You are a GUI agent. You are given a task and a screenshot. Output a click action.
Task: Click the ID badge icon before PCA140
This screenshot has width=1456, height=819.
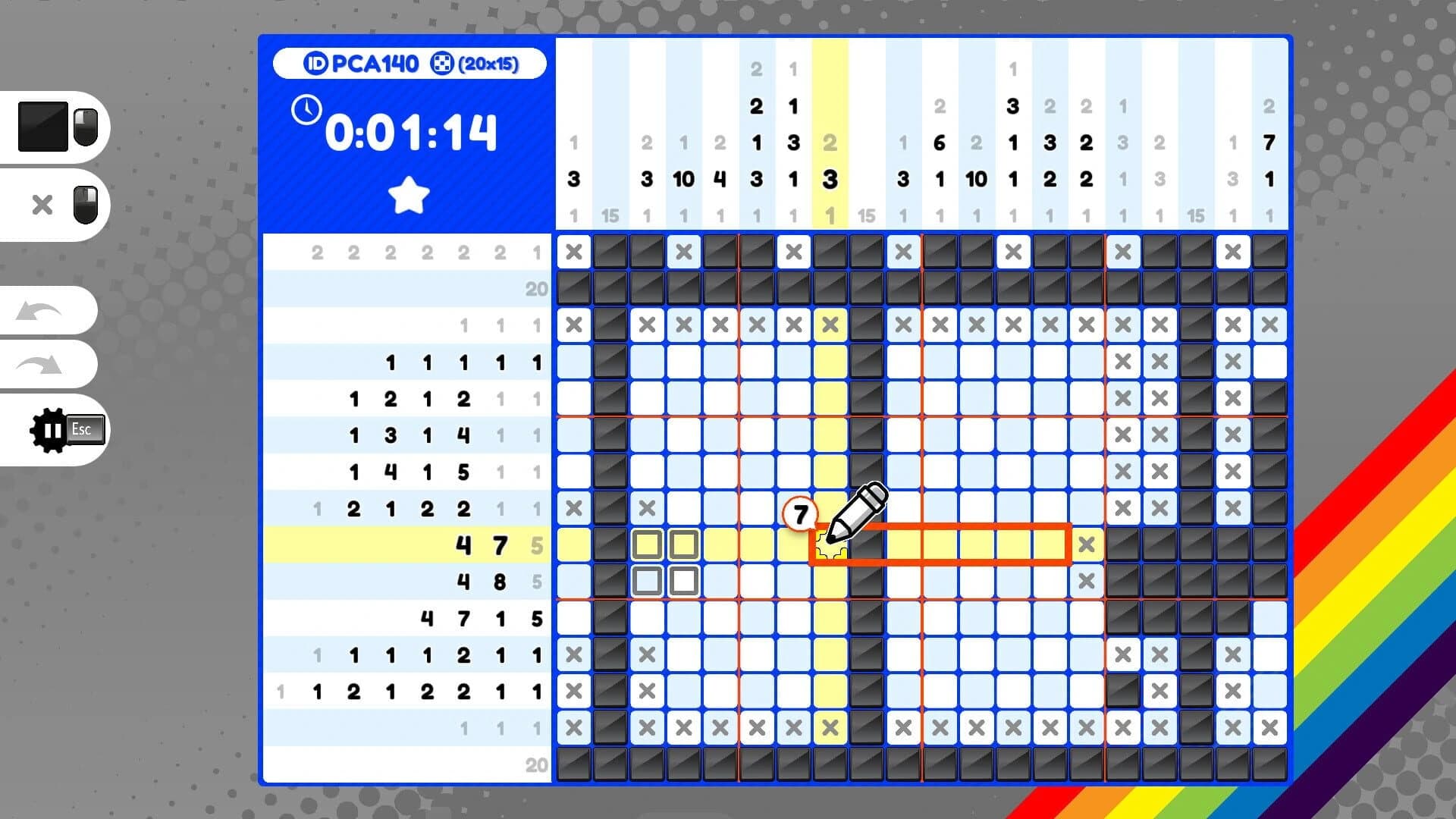click(317, 64)
